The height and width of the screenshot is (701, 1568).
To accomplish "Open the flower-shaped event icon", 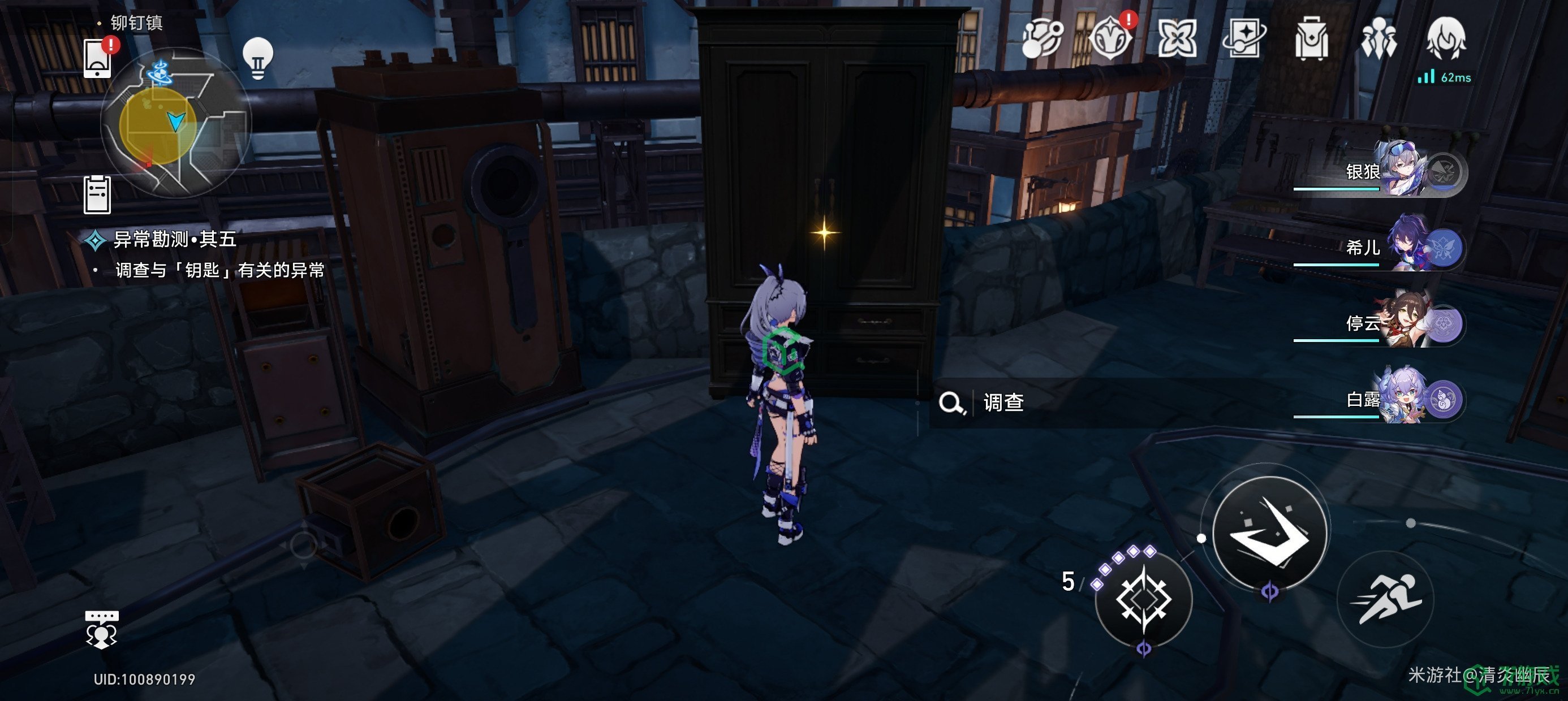I will click(1177, 39).
